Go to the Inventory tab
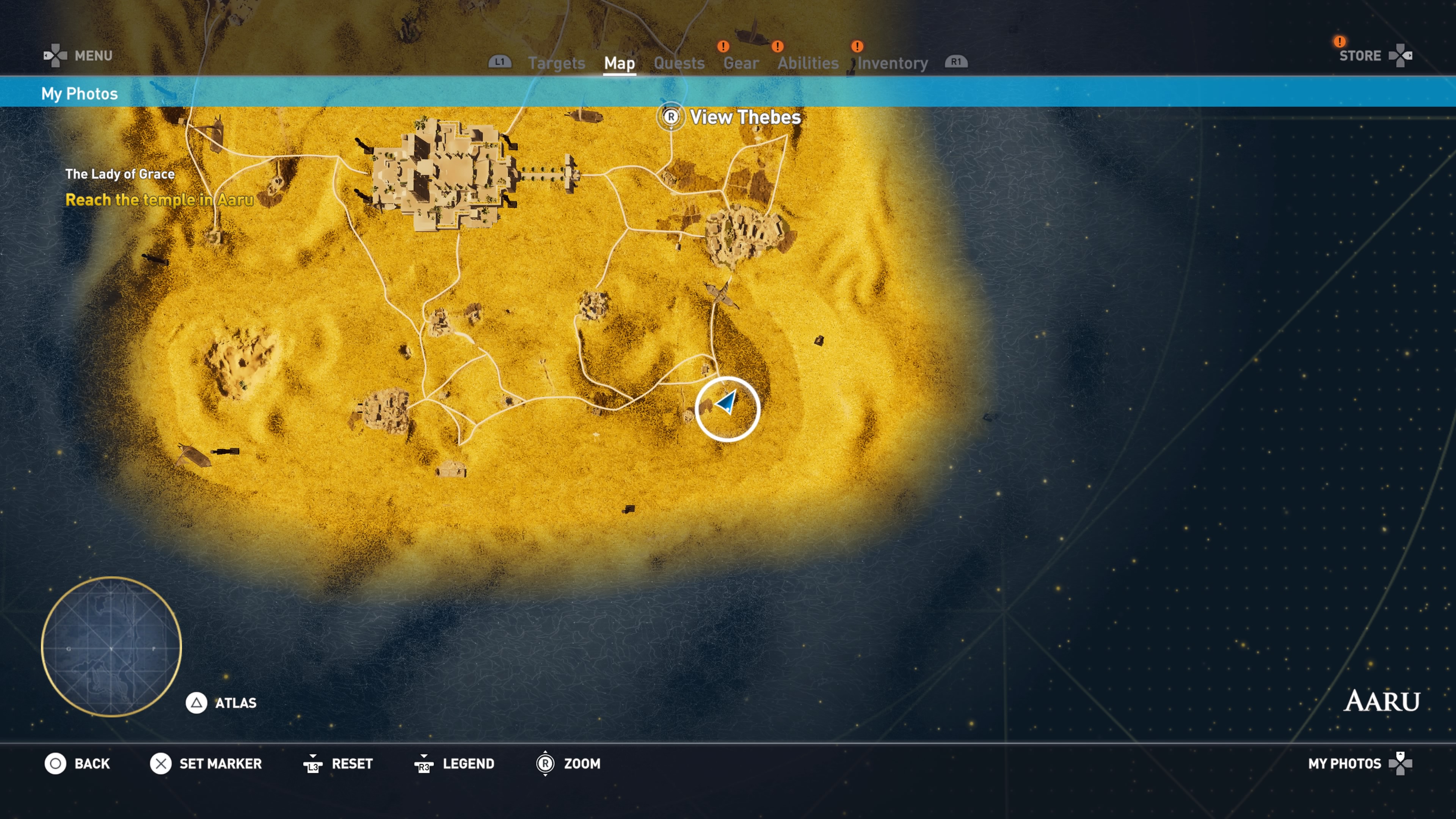This screenshot has height=819, width=1456. coord(893,63)
